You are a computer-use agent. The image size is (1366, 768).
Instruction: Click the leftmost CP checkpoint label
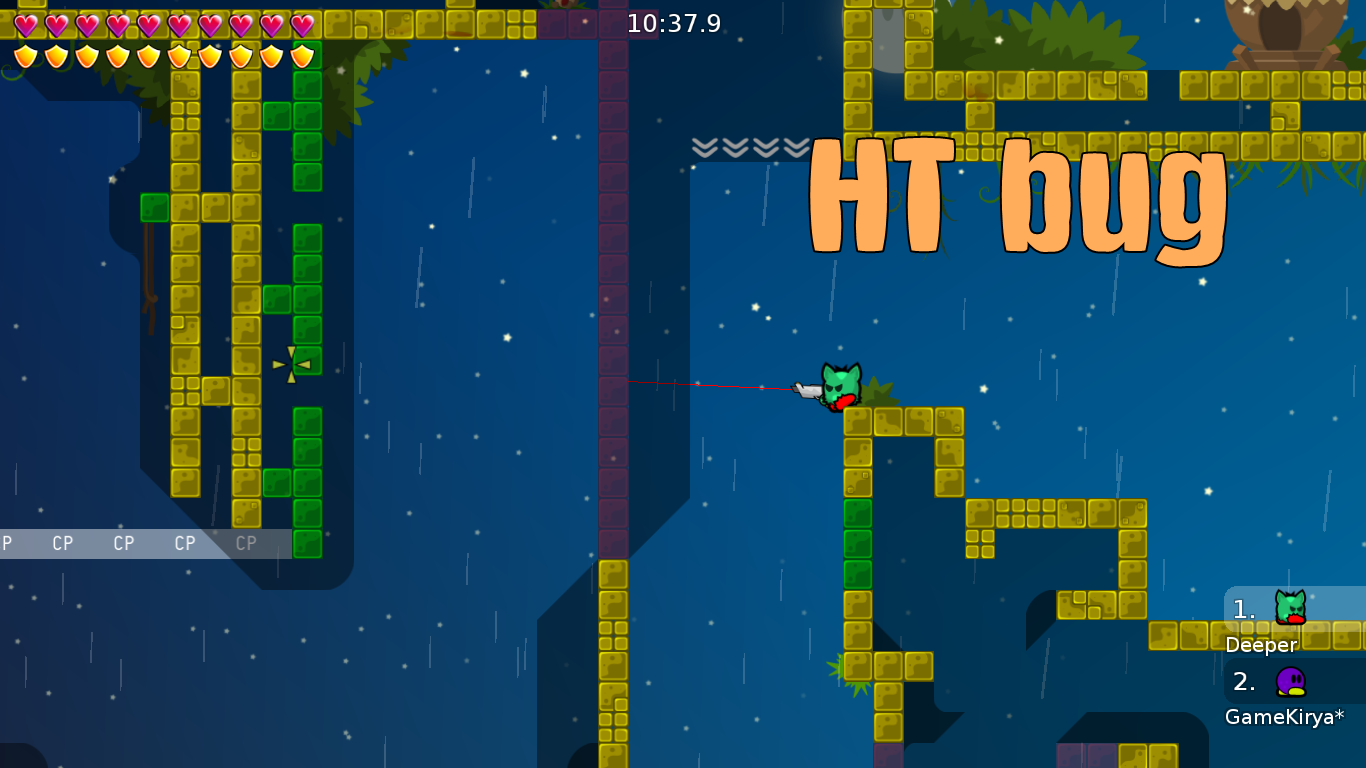coord(63,543)
